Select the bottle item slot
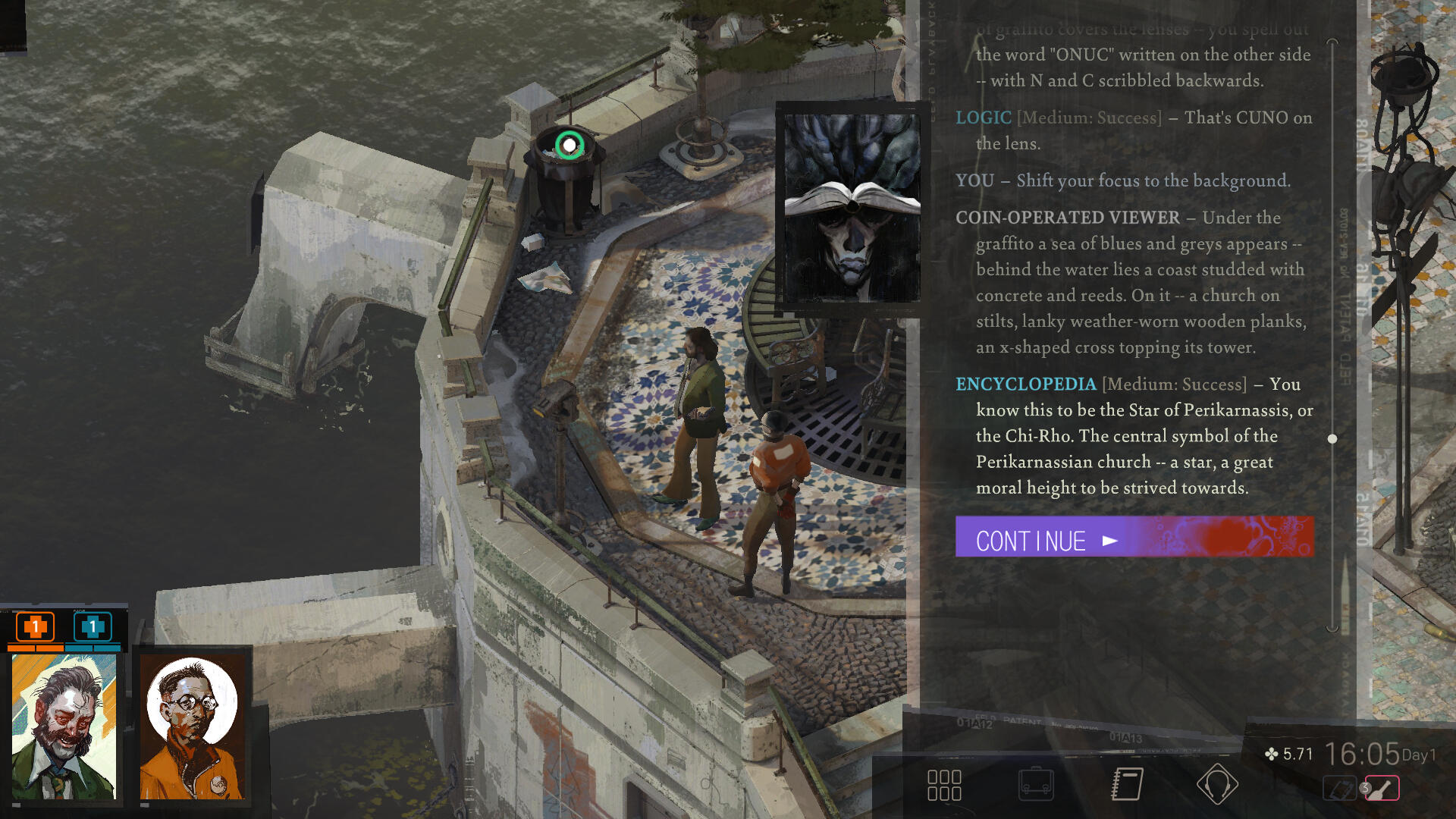The width and height of the screenshot is (1456, 819). (1382, 789)
